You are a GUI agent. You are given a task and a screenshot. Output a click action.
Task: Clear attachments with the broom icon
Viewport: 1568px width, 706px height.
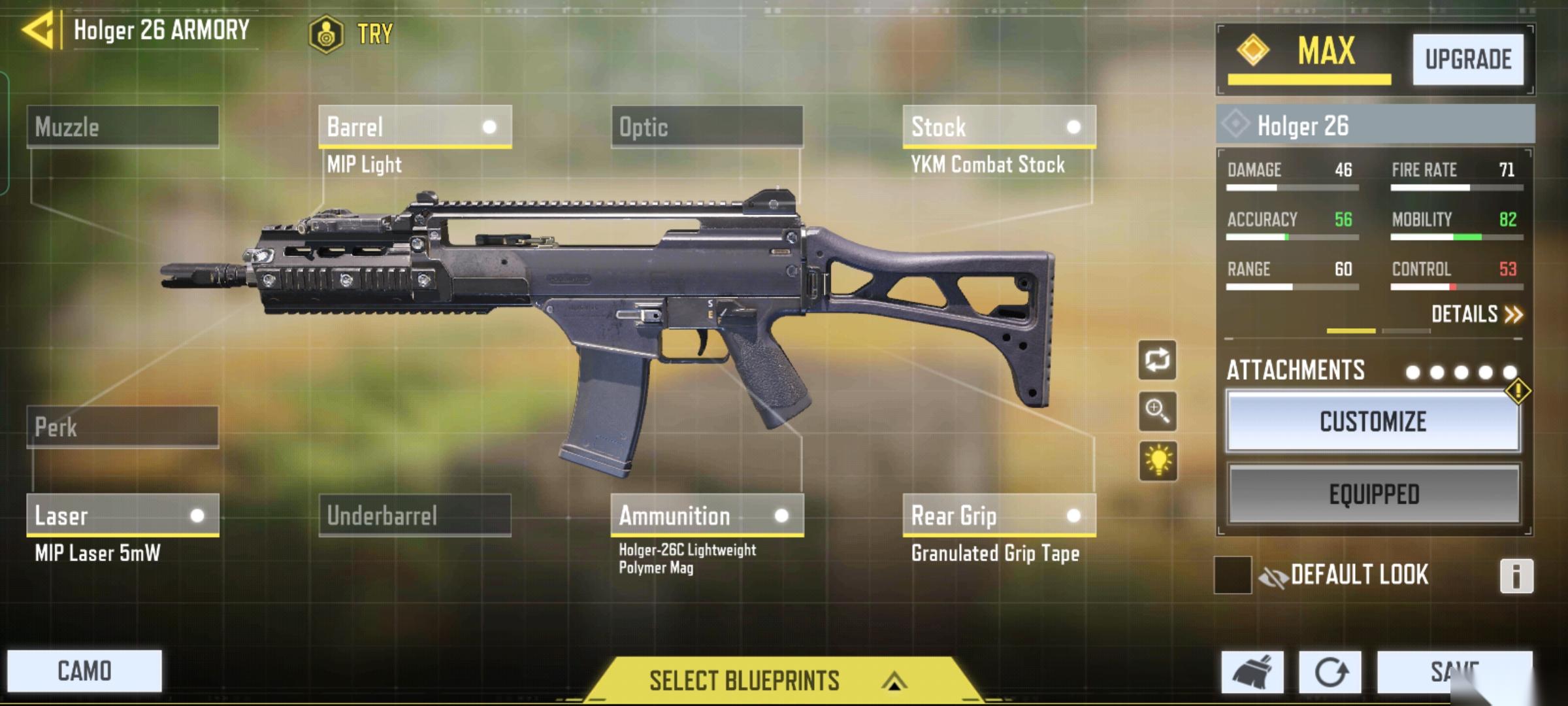pyautogui.click(x=1252, y=672)
